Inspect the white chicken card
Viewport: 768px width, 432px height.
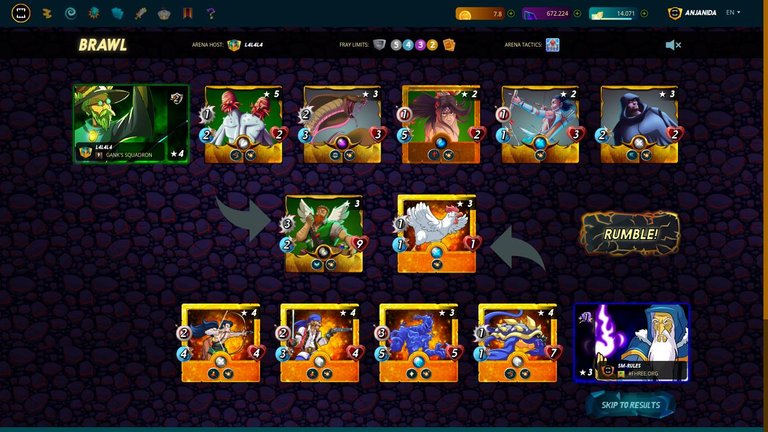[x=435, y=234]
